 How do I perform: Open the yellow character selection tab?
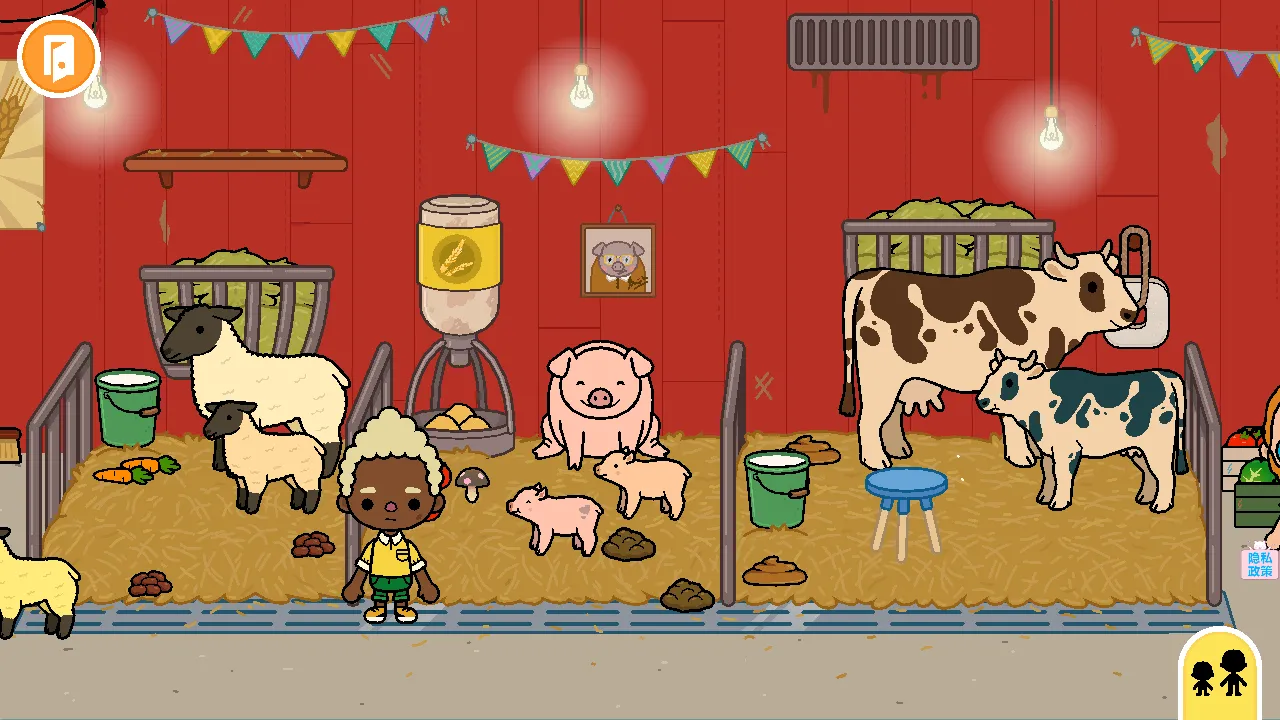[1220, 672]
